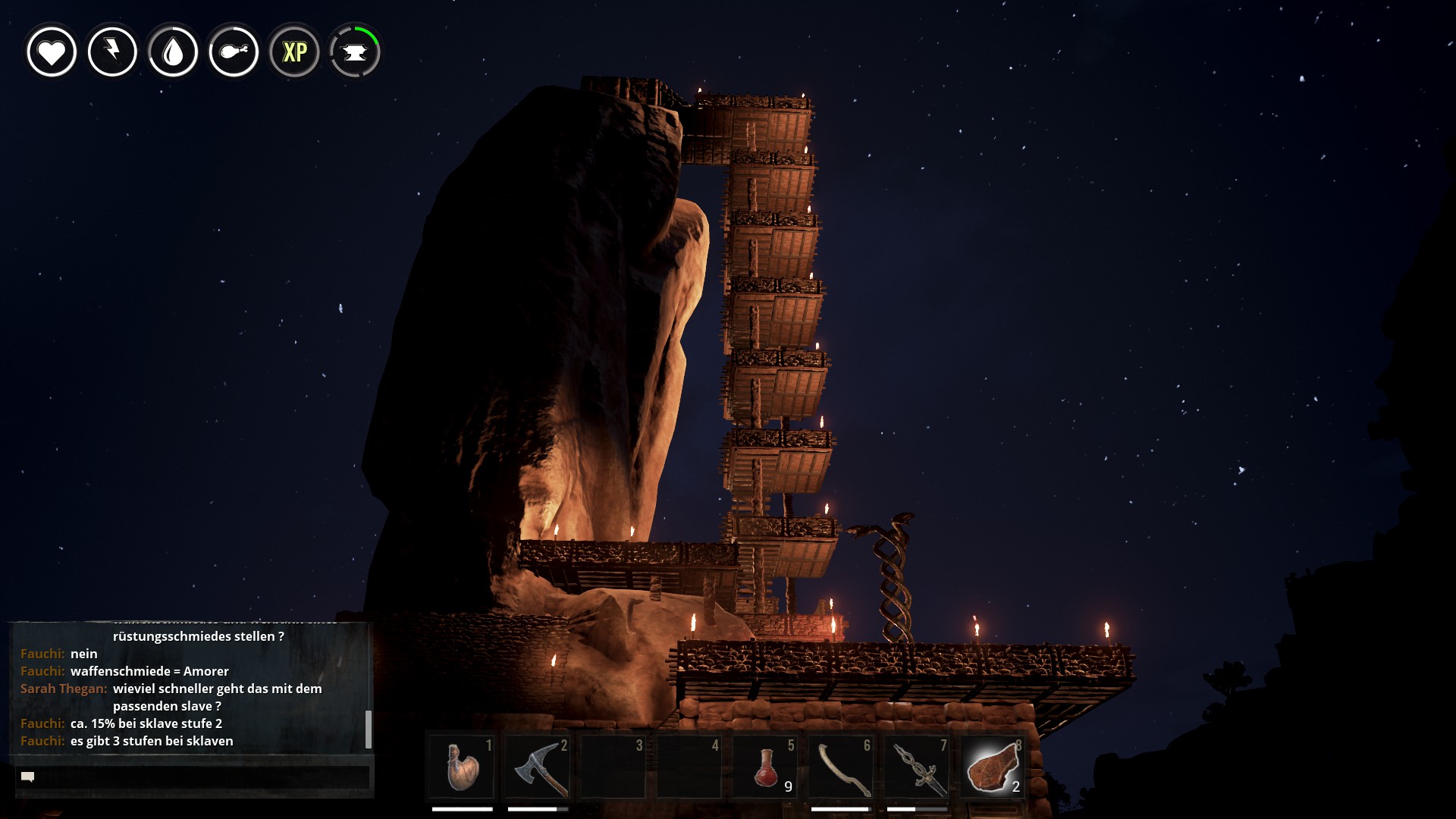Click the anvil crafting progress icon

(x=355, y=52)
